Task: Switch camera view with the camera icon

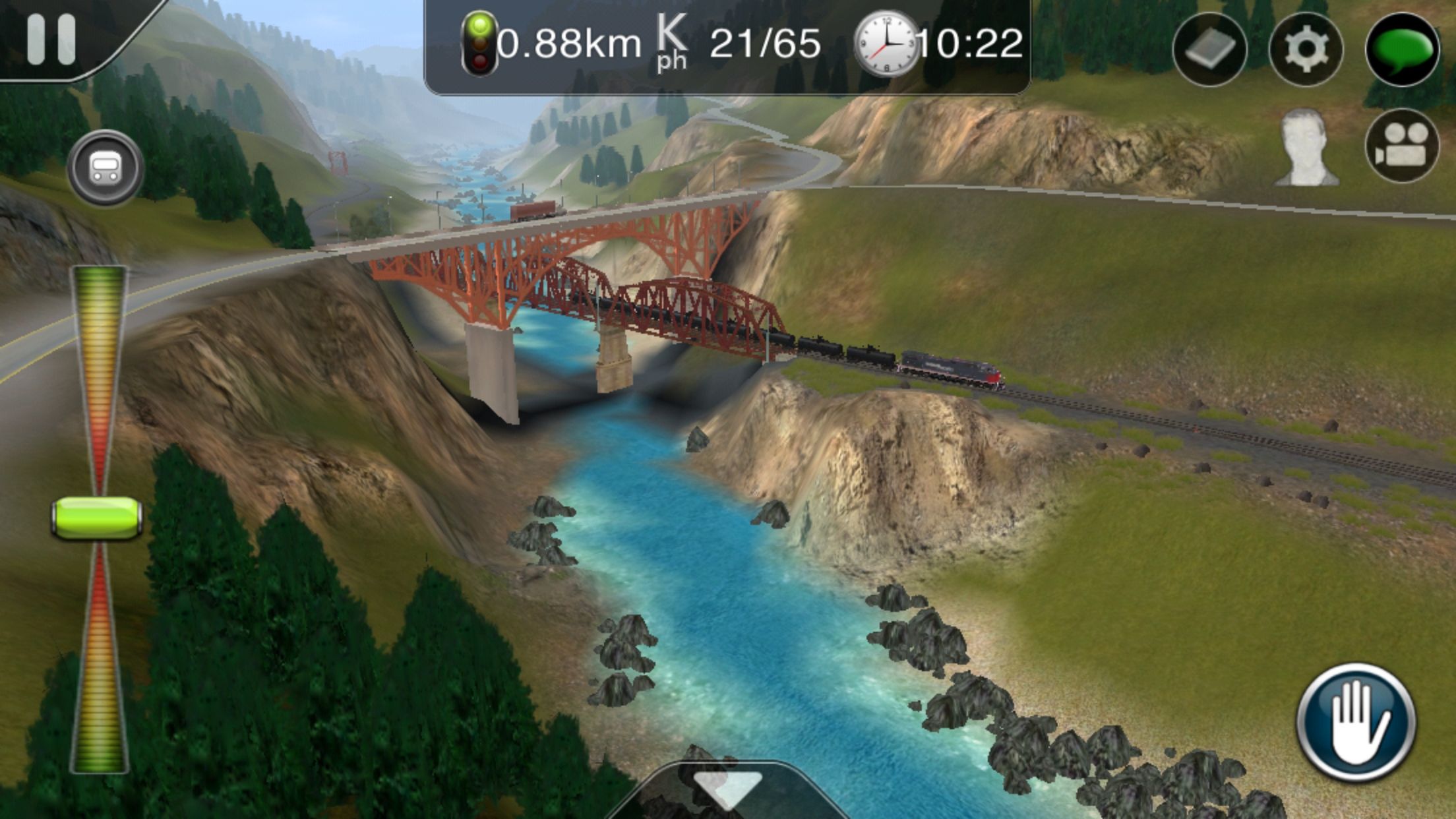Action: [1402, 146]
